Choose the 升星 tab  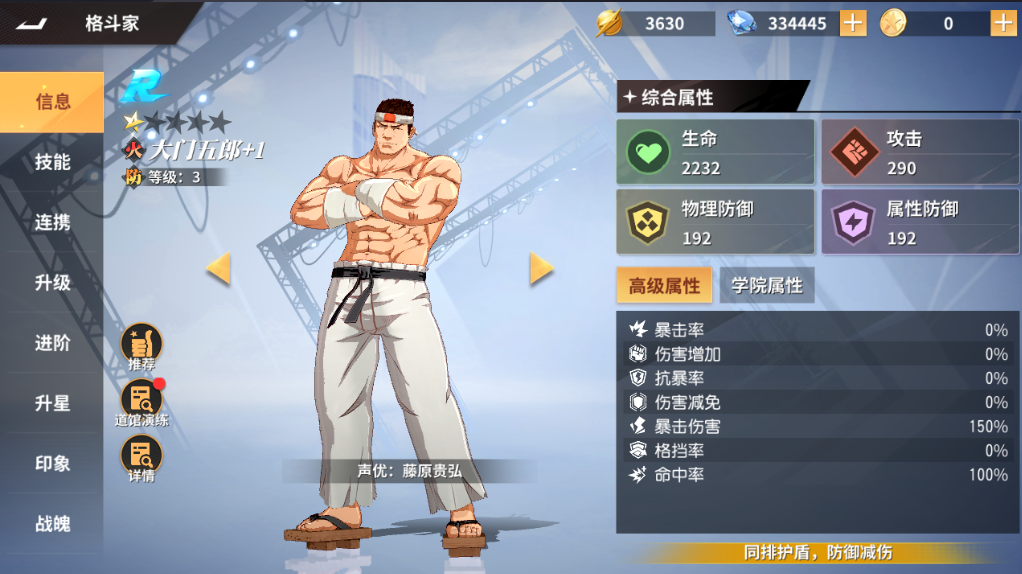click(x=53, y=403)
